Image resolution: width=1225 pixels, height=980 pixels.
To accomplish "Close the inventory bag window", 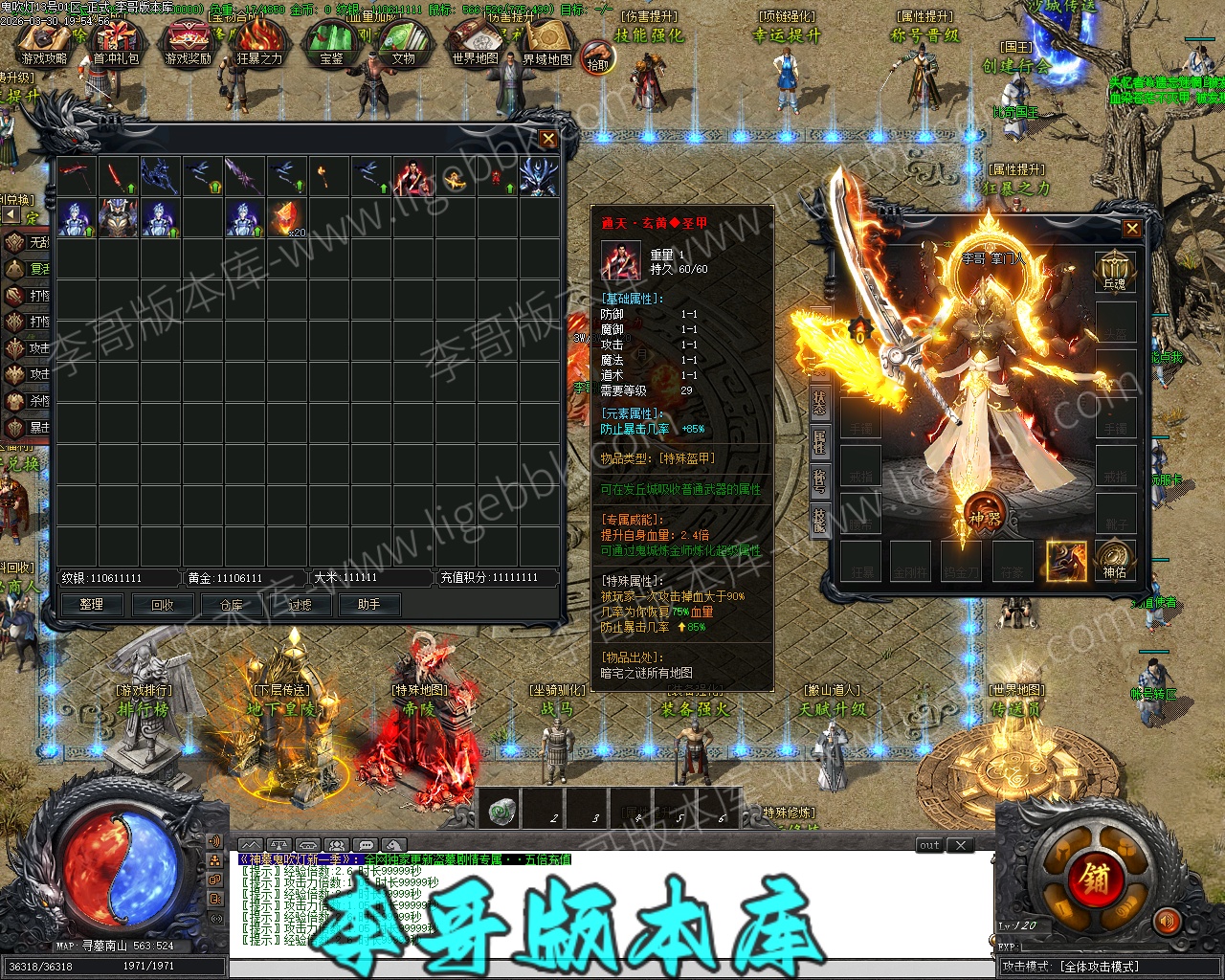I will pyautogui.click(x=548, y=140).
